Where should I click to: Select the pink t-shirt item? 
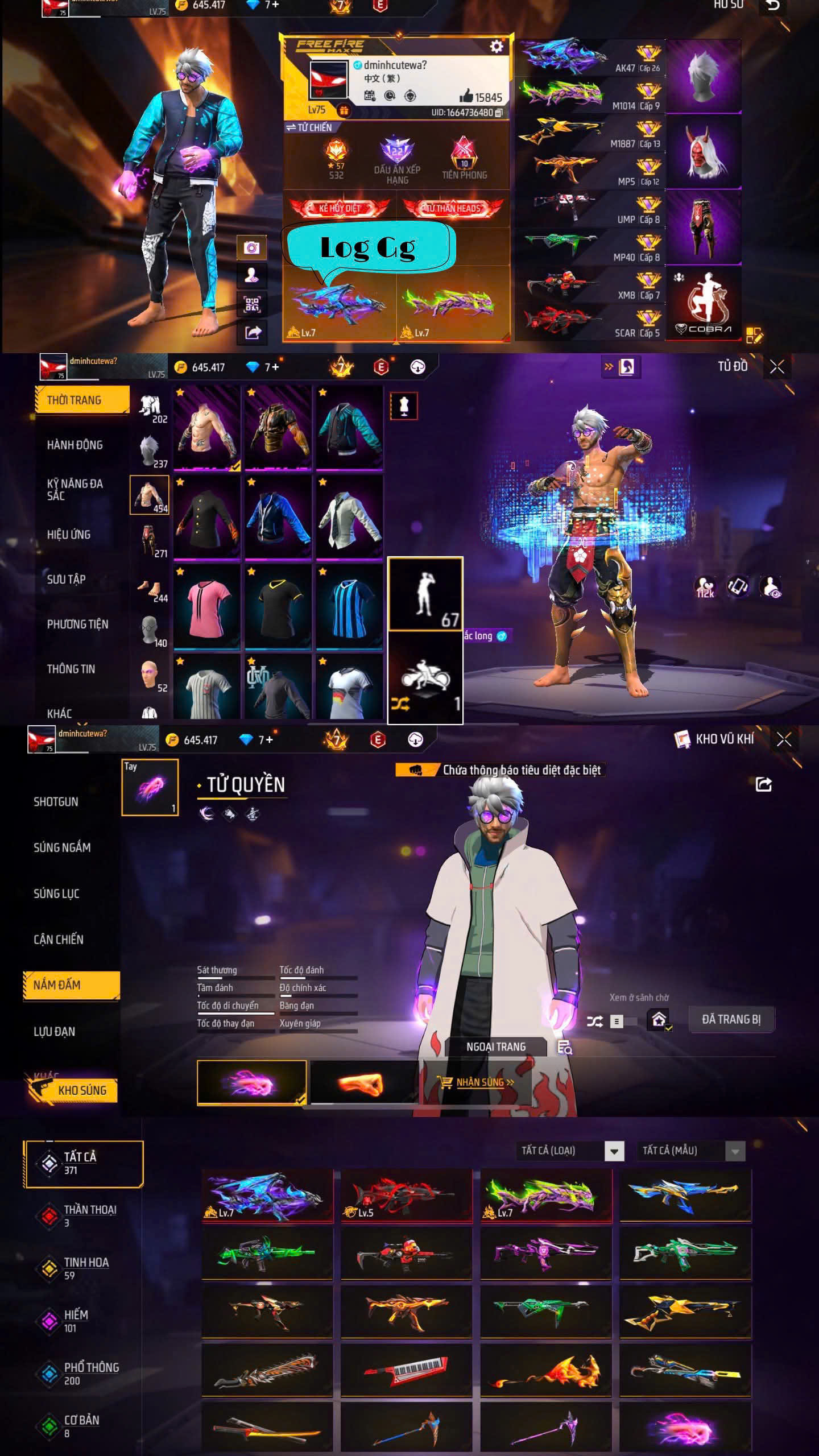(x=207, y=607)
